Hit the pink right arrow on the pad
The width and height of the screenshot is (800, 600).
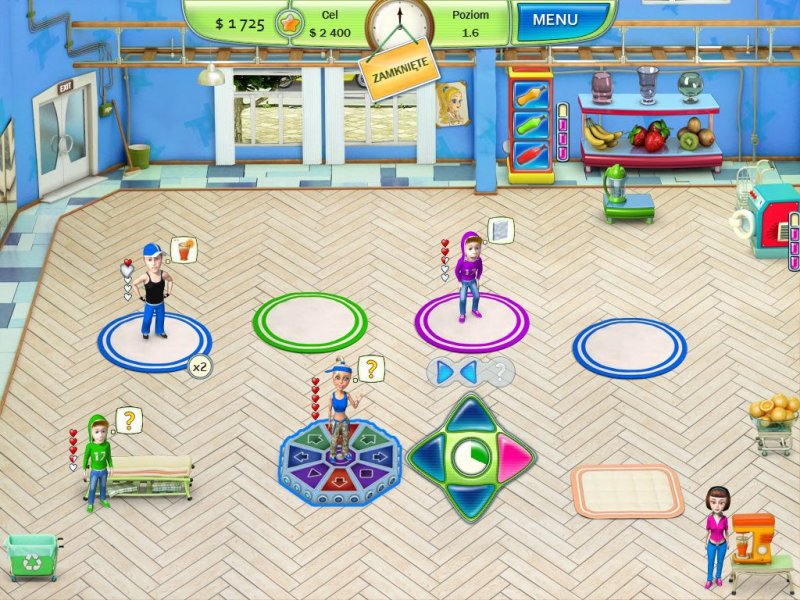coord(516,458)
